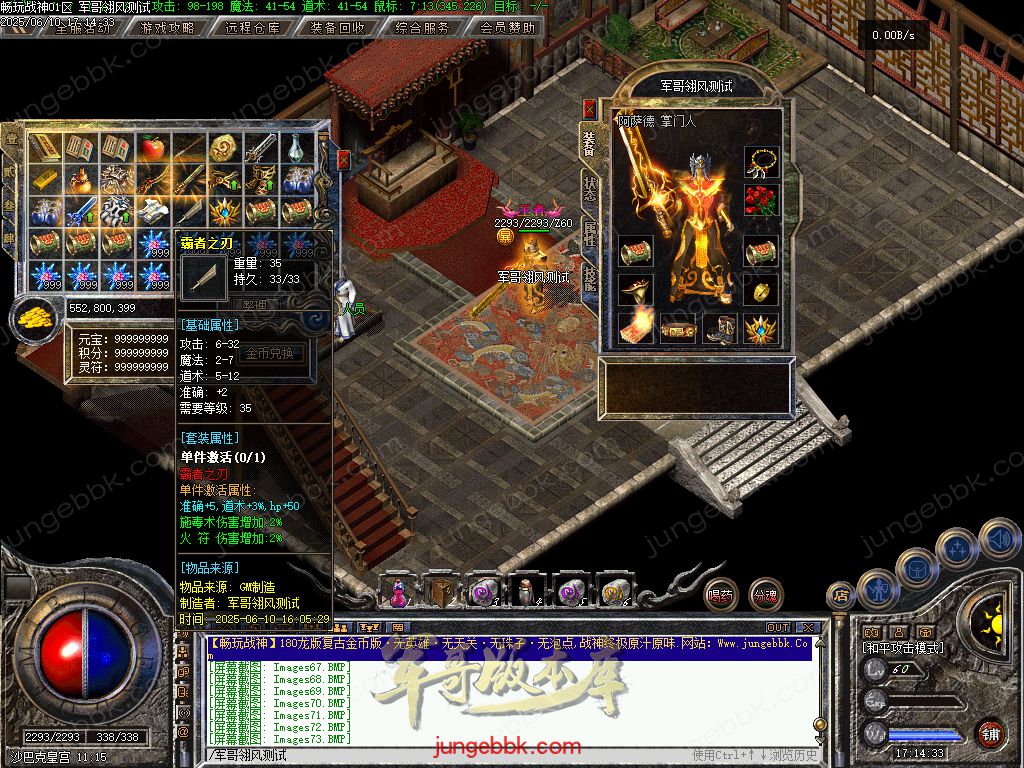
Task: Select the equipped necklace slot
Action: click(x=761, y=161)
